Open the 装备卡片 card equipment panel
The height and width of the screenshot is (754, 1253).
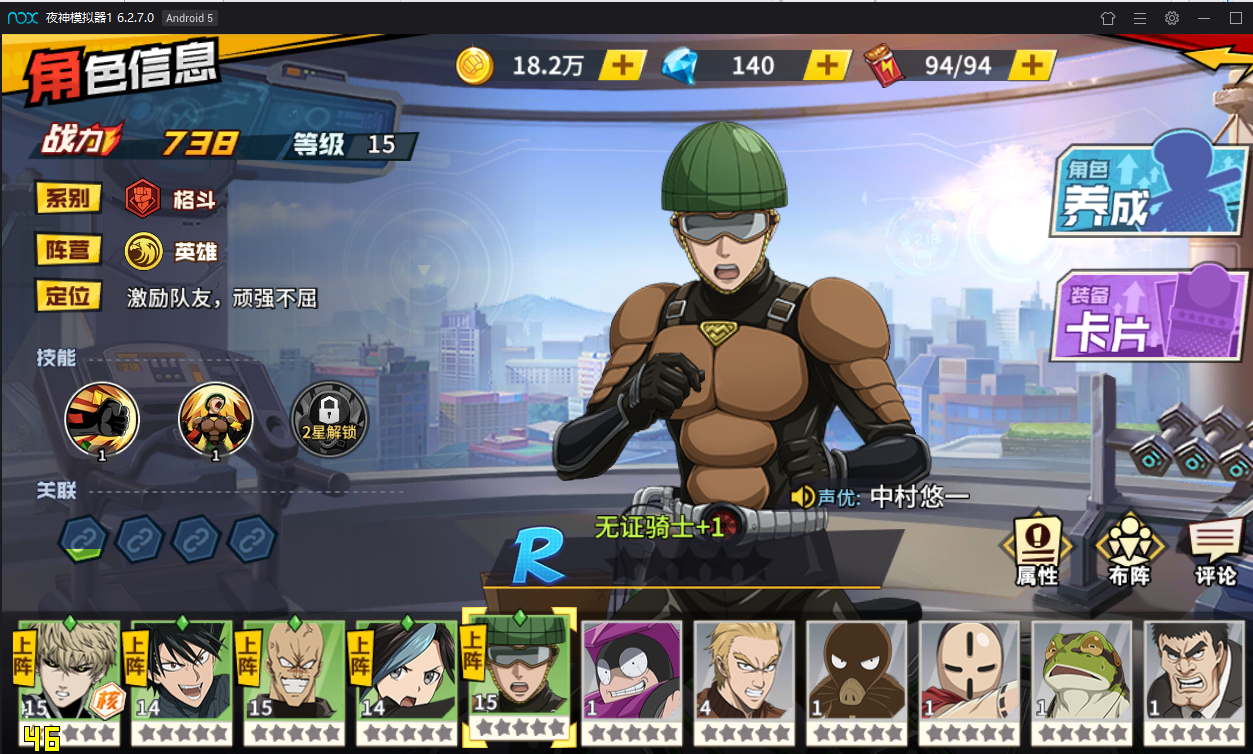(1148, 315)
